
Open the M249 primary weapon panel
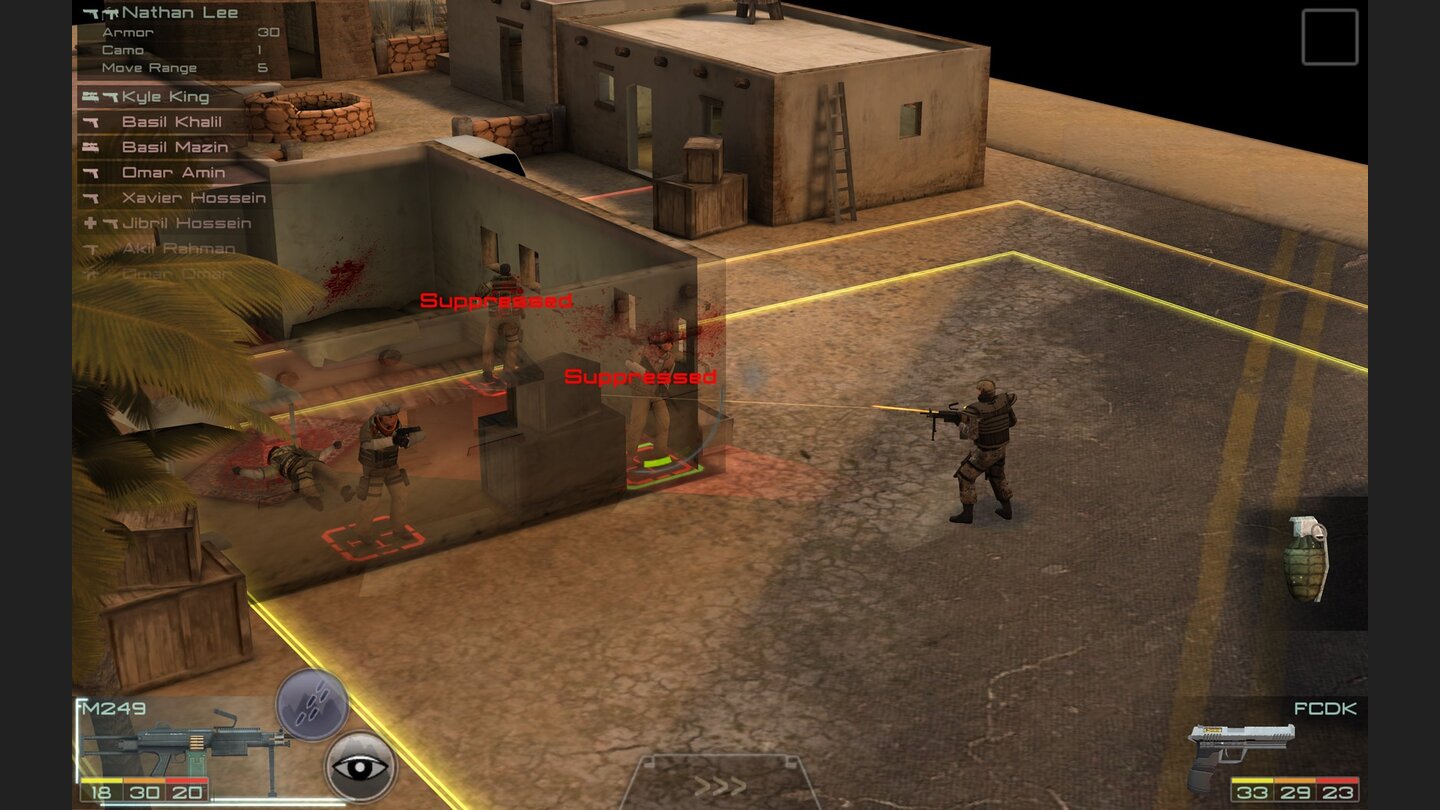click(180, 740)
